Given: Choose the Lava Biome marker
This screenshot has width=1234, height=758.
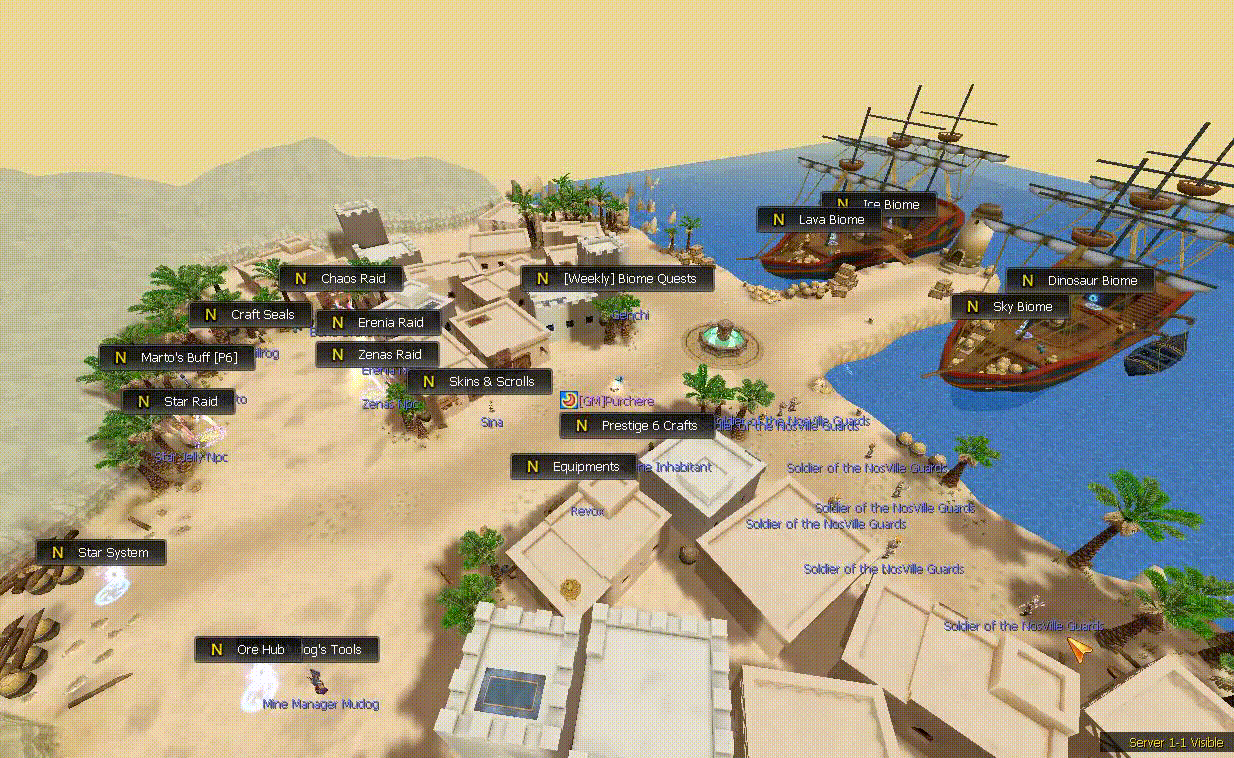Looking at the screenshot, I should click(x=818, y=220).
